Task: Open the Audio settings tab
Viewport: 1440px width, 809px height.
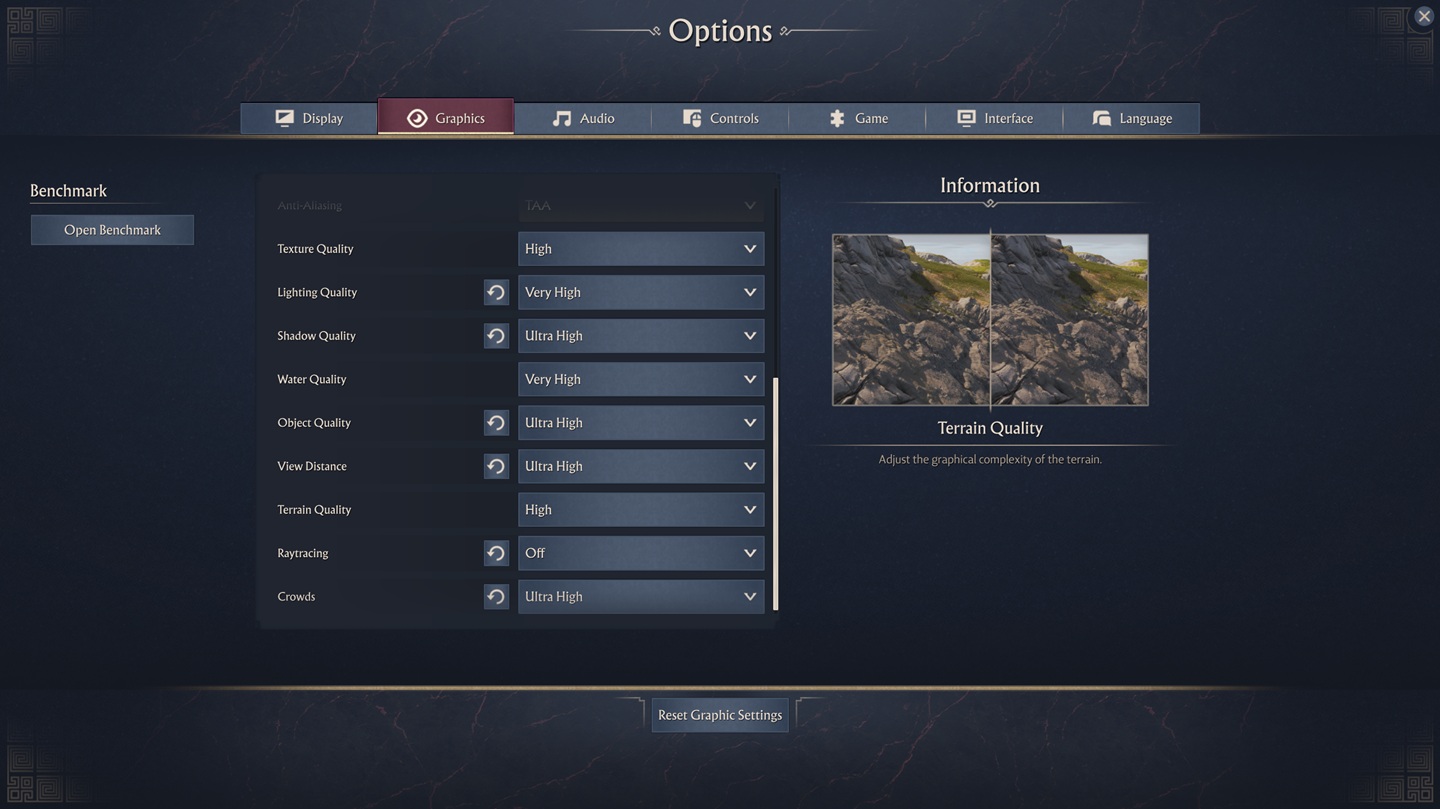Action: (x=583, y=118)
